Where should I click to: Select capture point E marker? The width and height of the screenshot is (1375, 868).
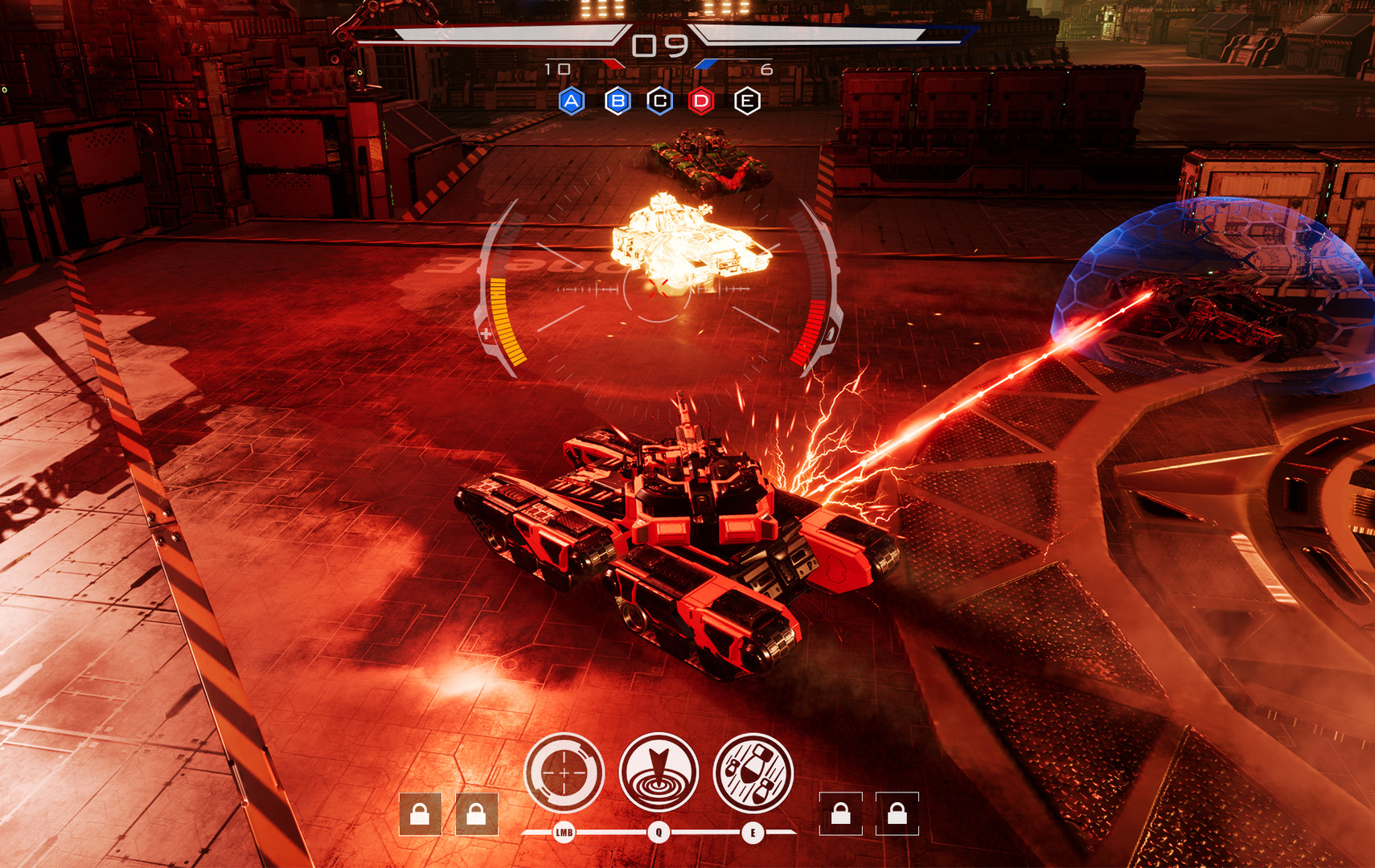pyautogui.click(x=747, y=101)
